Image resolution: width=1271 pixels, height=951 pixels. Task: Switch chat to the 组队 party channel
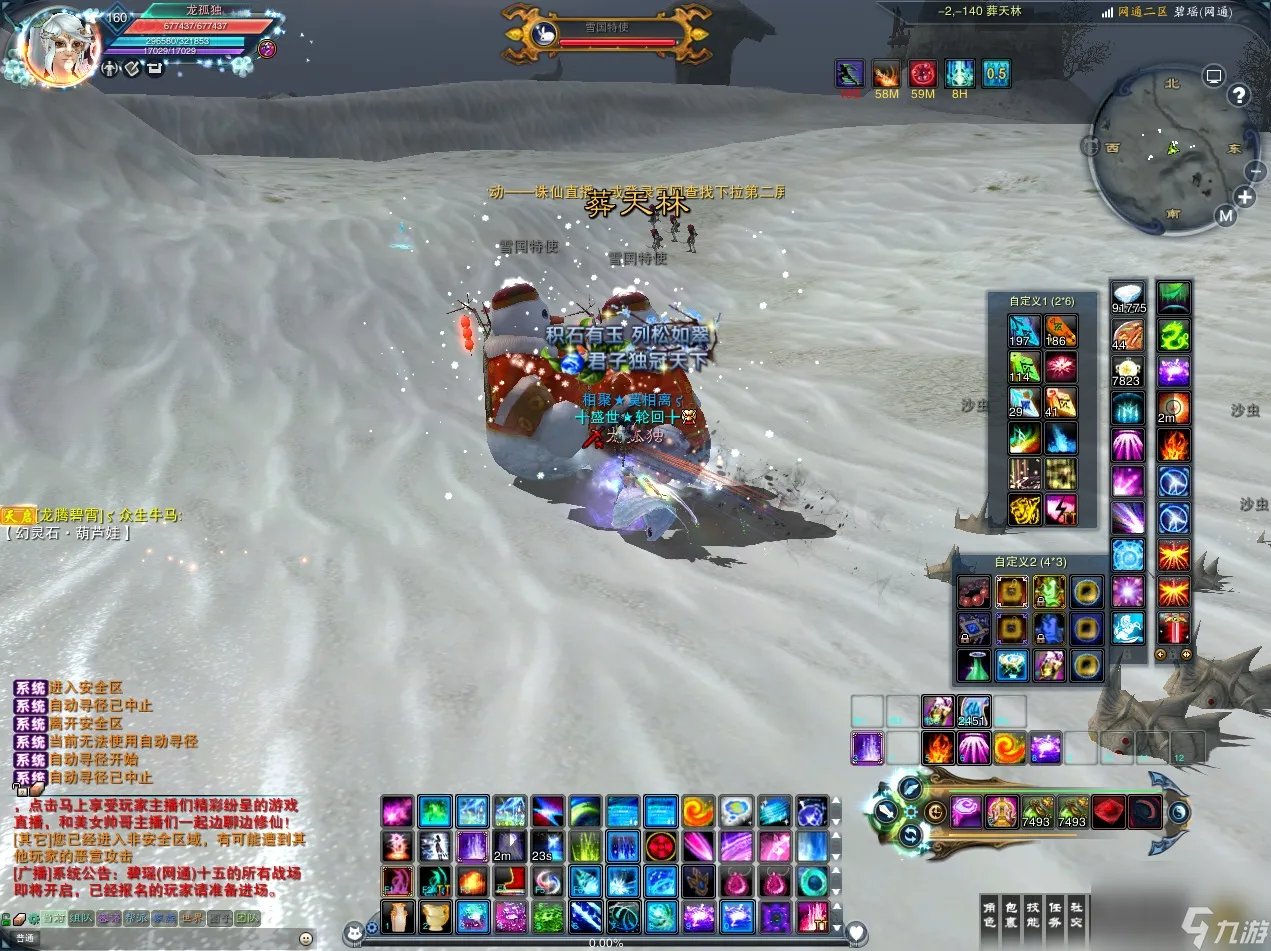80,918
